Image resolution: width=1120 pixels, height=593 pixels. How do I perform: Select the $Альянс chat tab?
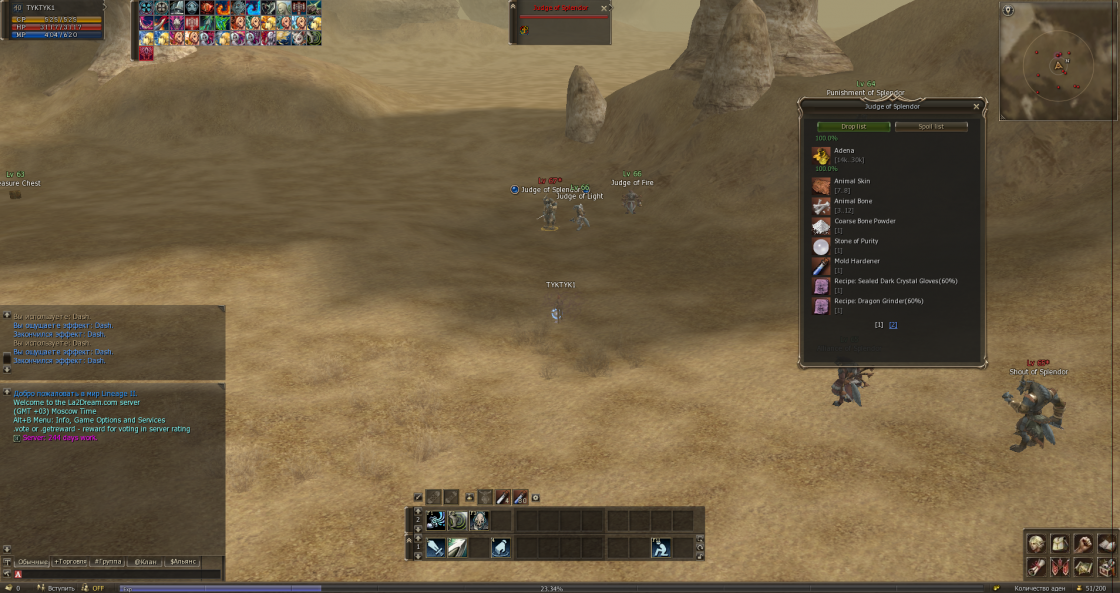coord(183,562)
